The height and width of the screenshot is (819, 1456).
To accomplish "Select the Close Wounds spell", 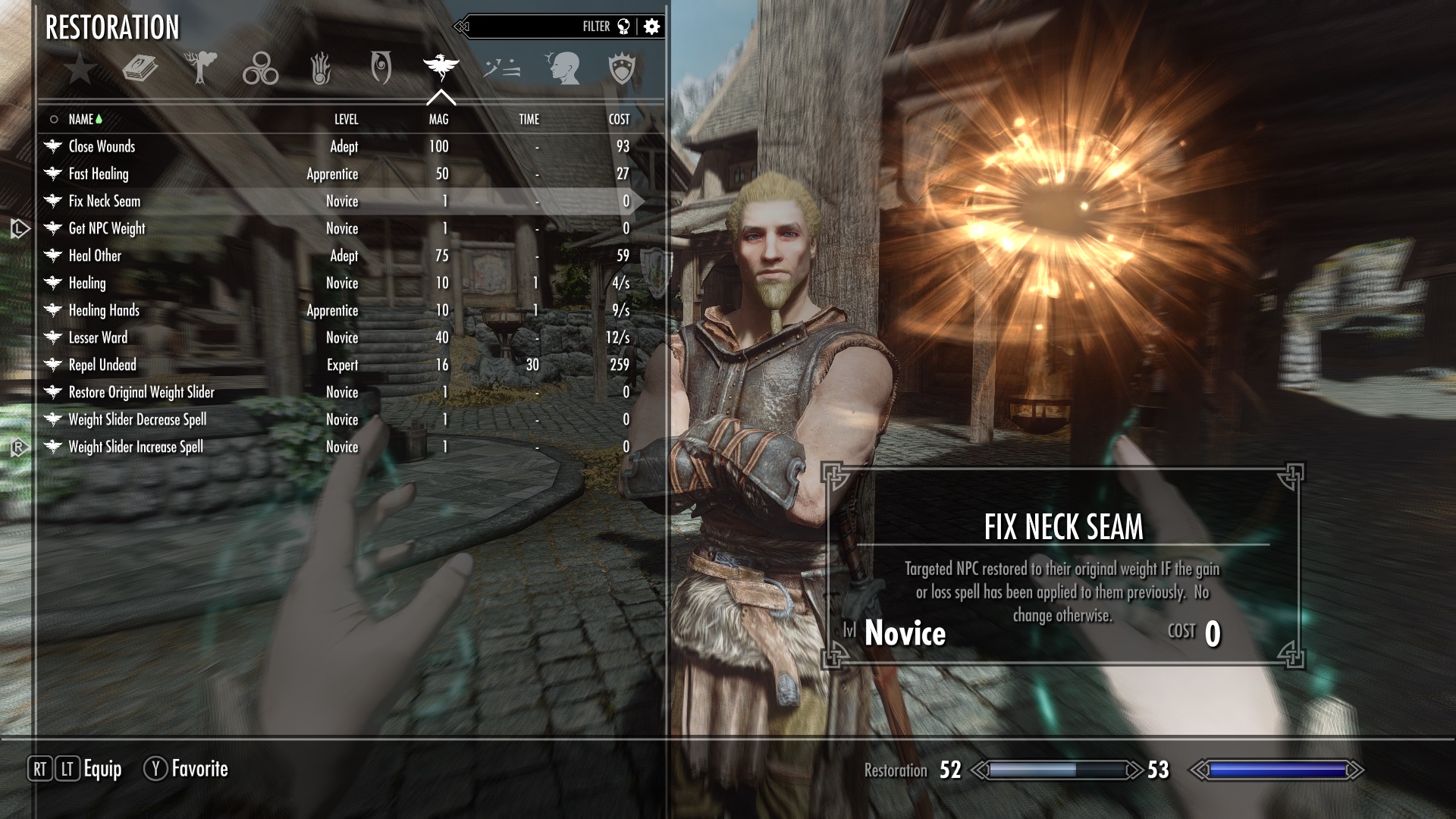I will 102,146.
